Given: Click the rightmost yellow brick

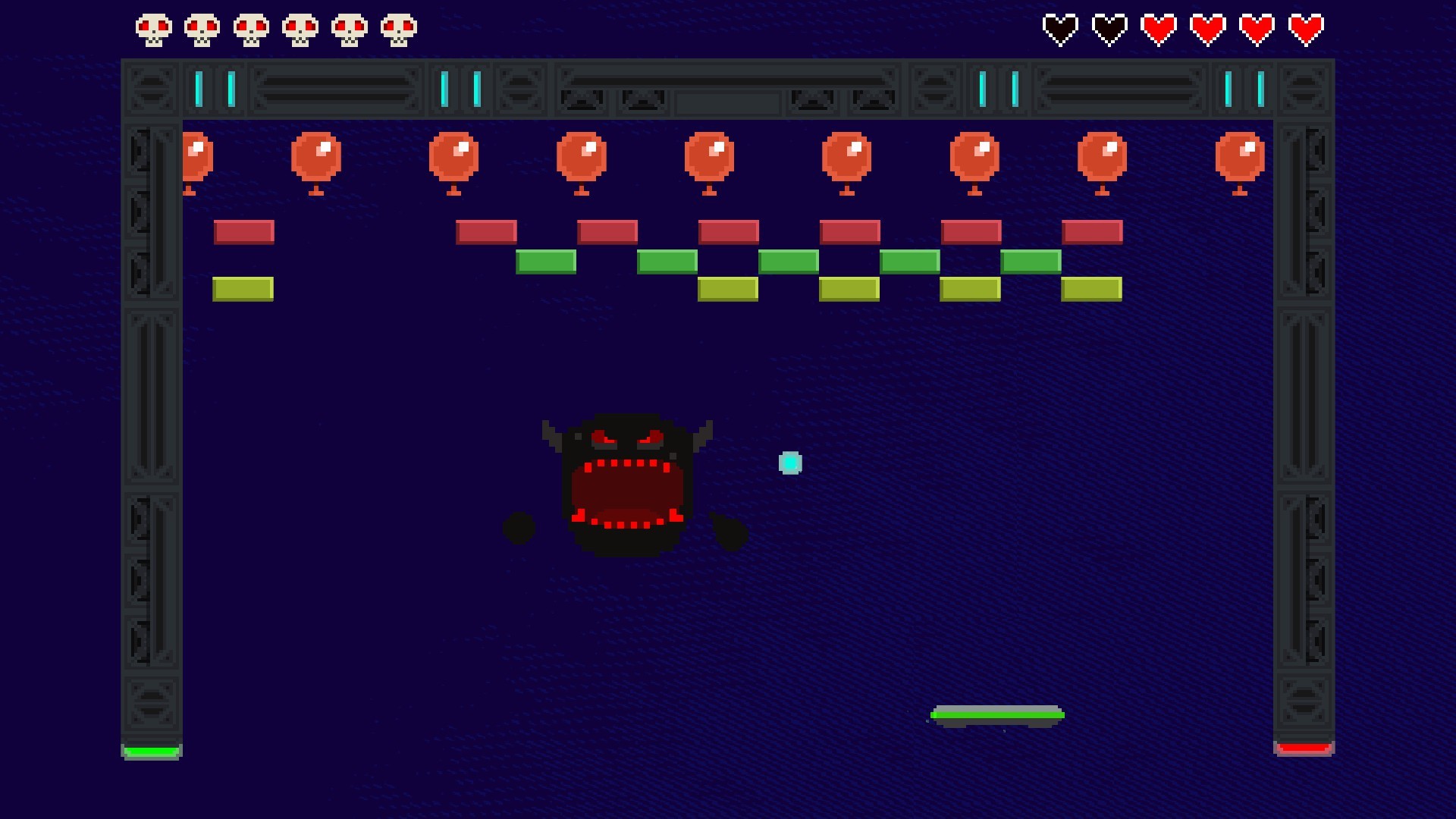Looking at the screenshot, I should tap(1090, 288).
